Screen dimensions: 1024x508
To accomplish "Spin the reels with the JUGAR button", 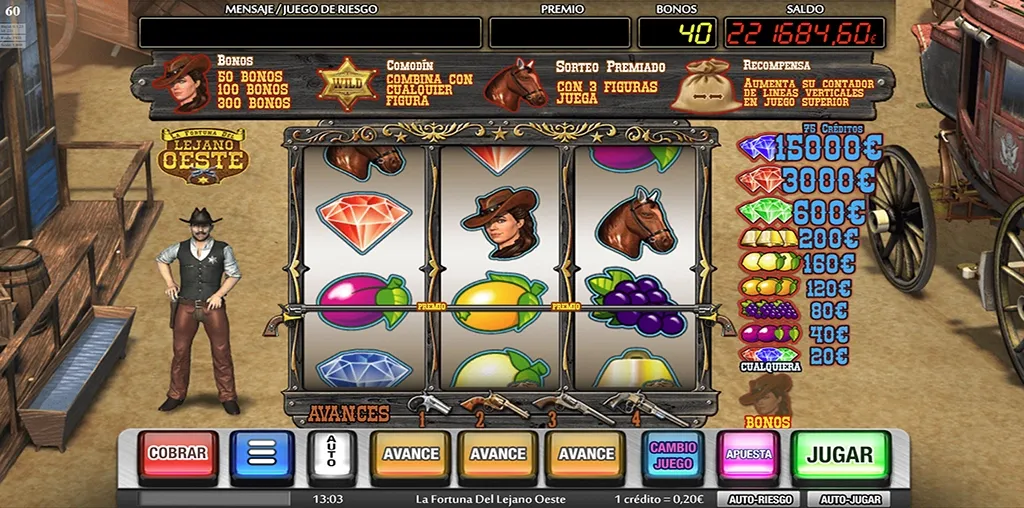I will coord(839,454).
